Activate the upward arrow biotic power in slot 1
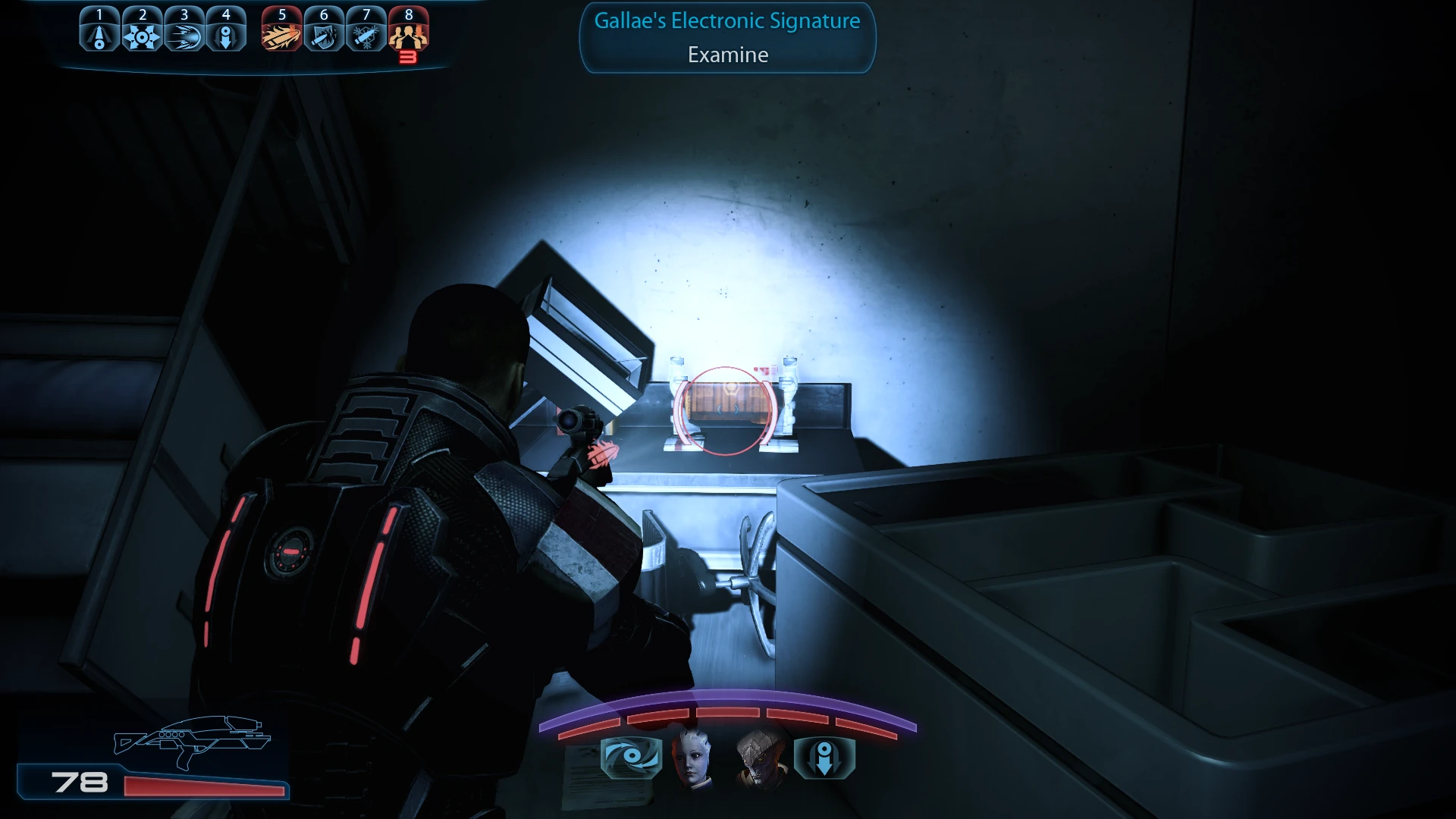 pos(99,30)
